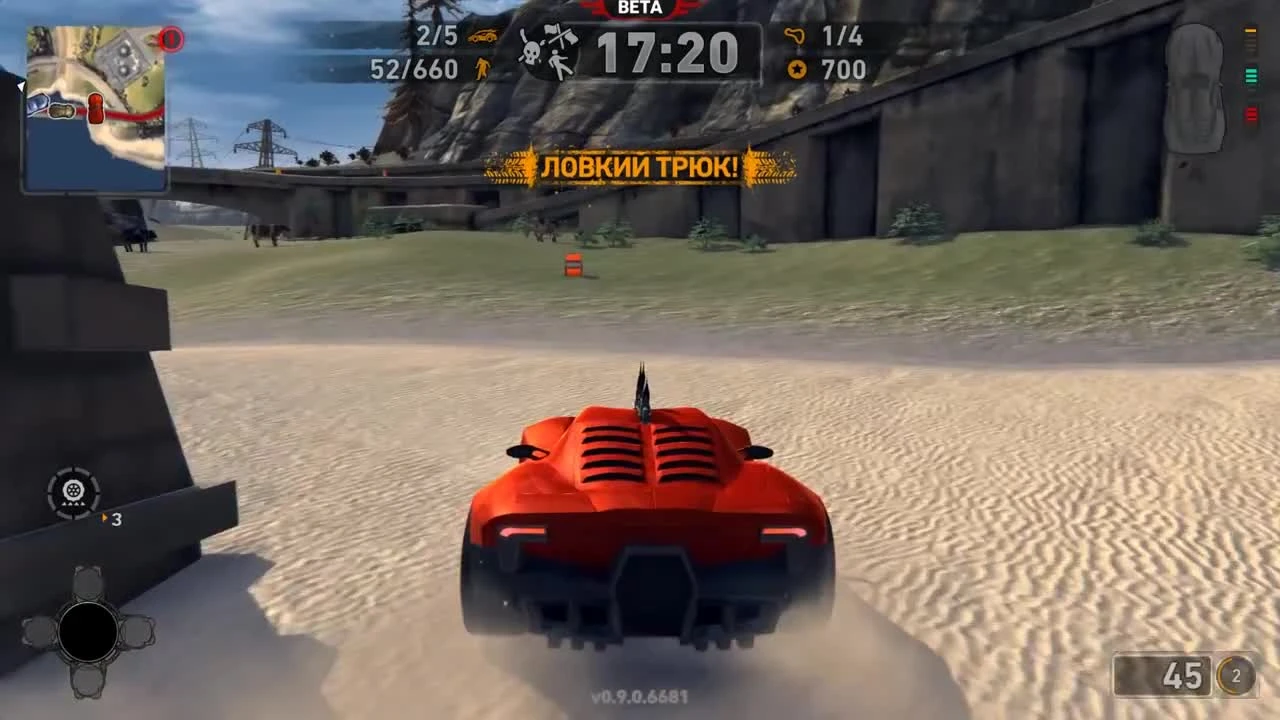Click the red alert badge on the minimap
This screenshot has width=1280, height=720.
coord(170,39)
